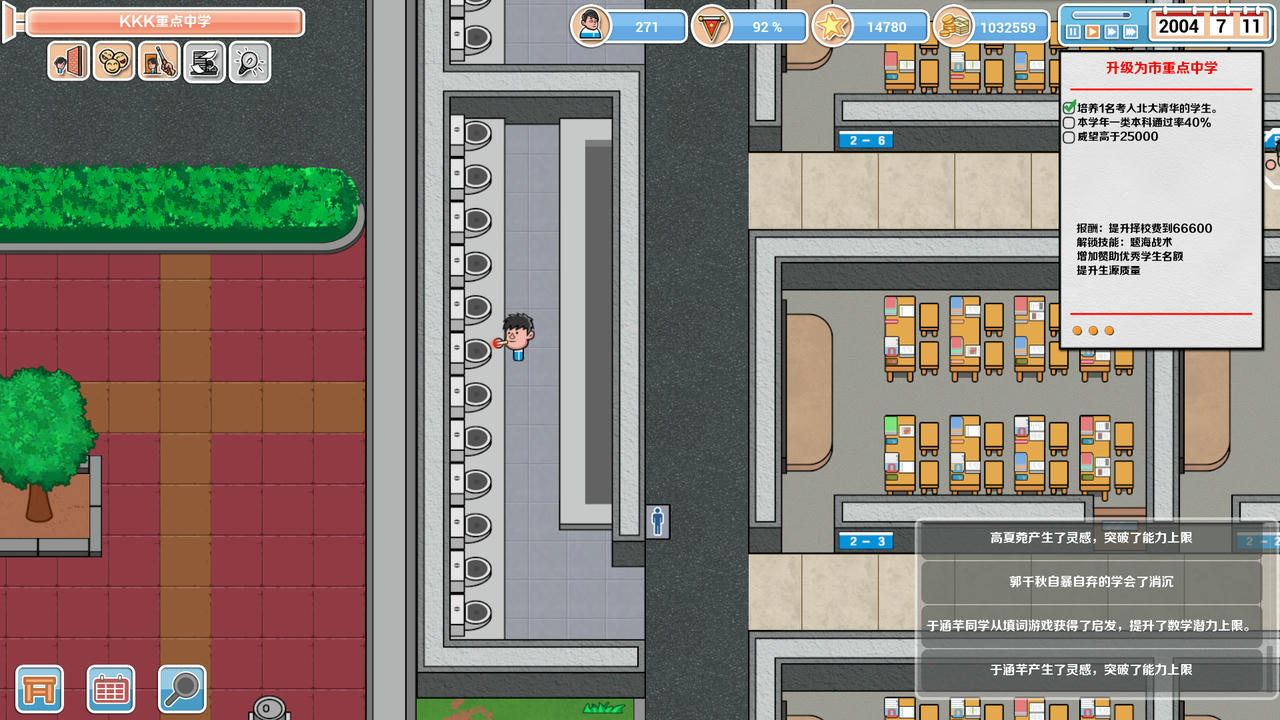Switch quest pages via the middle dot
Screen dimensions: 1280x720
(1092, 330)
